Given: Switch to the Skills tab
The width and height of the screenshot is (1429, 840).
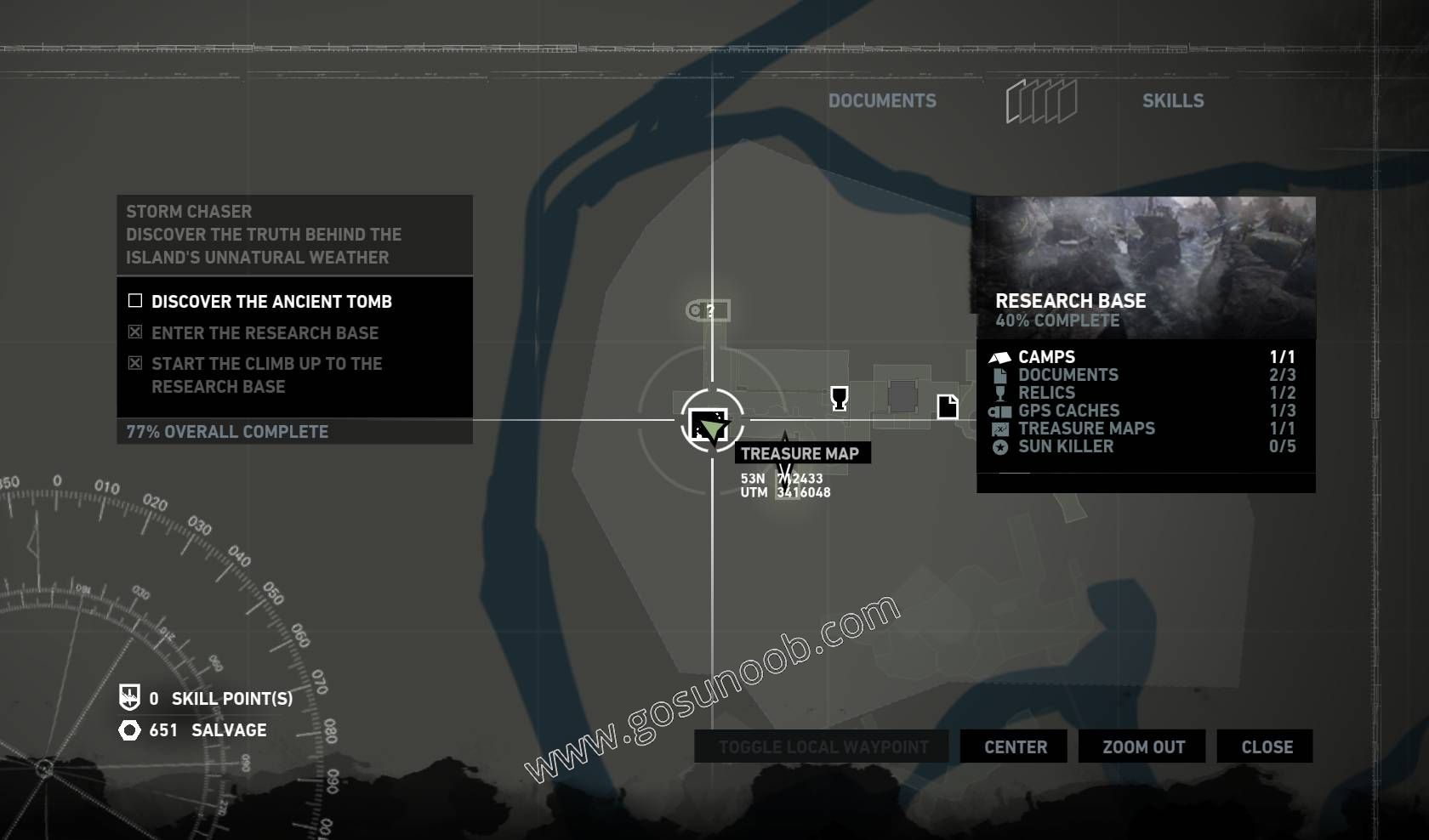Looking at the screenshot, I should [1174, 100].
